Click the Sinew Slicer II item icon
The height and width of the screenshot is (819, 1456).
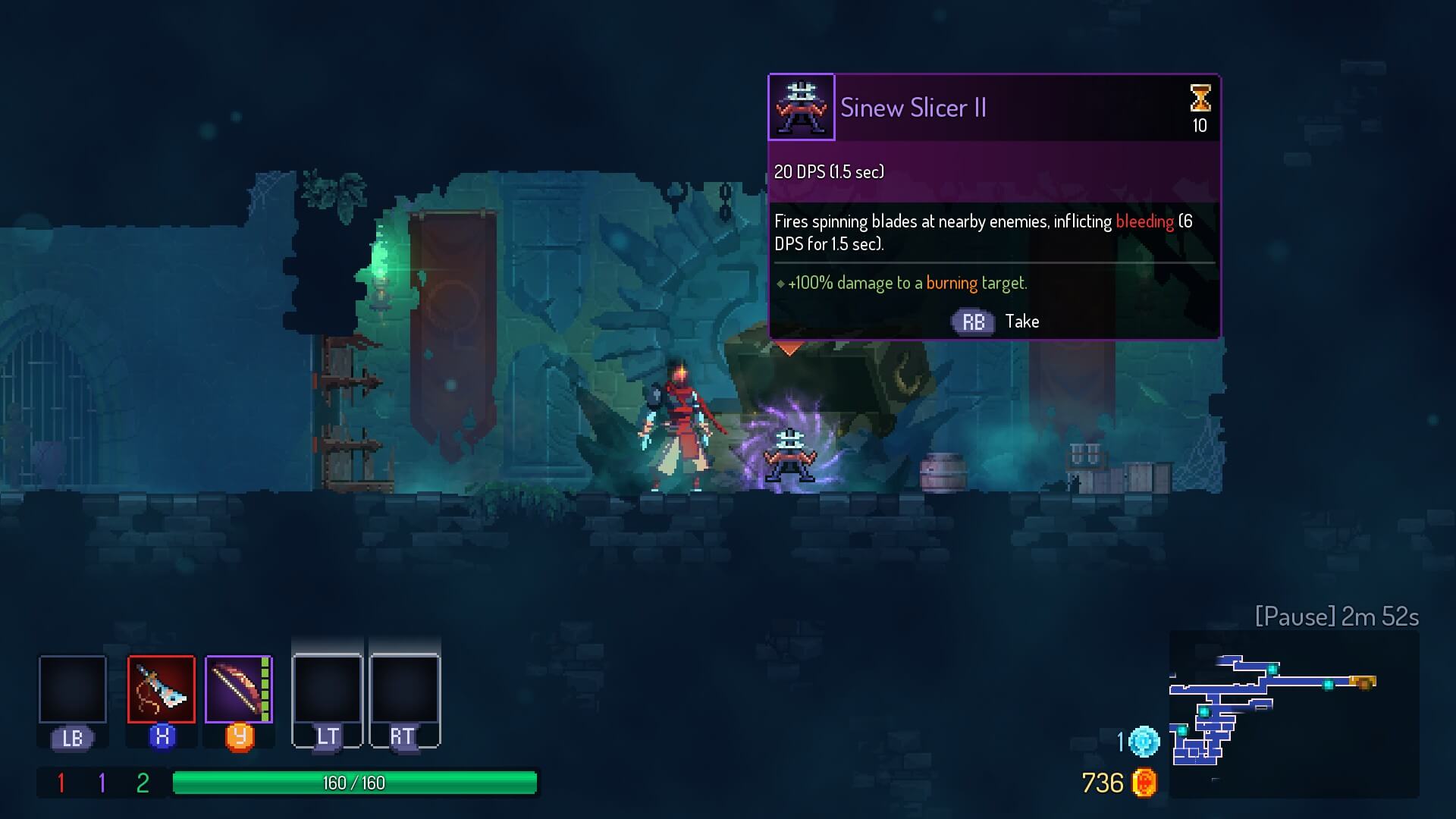(802, 108)
